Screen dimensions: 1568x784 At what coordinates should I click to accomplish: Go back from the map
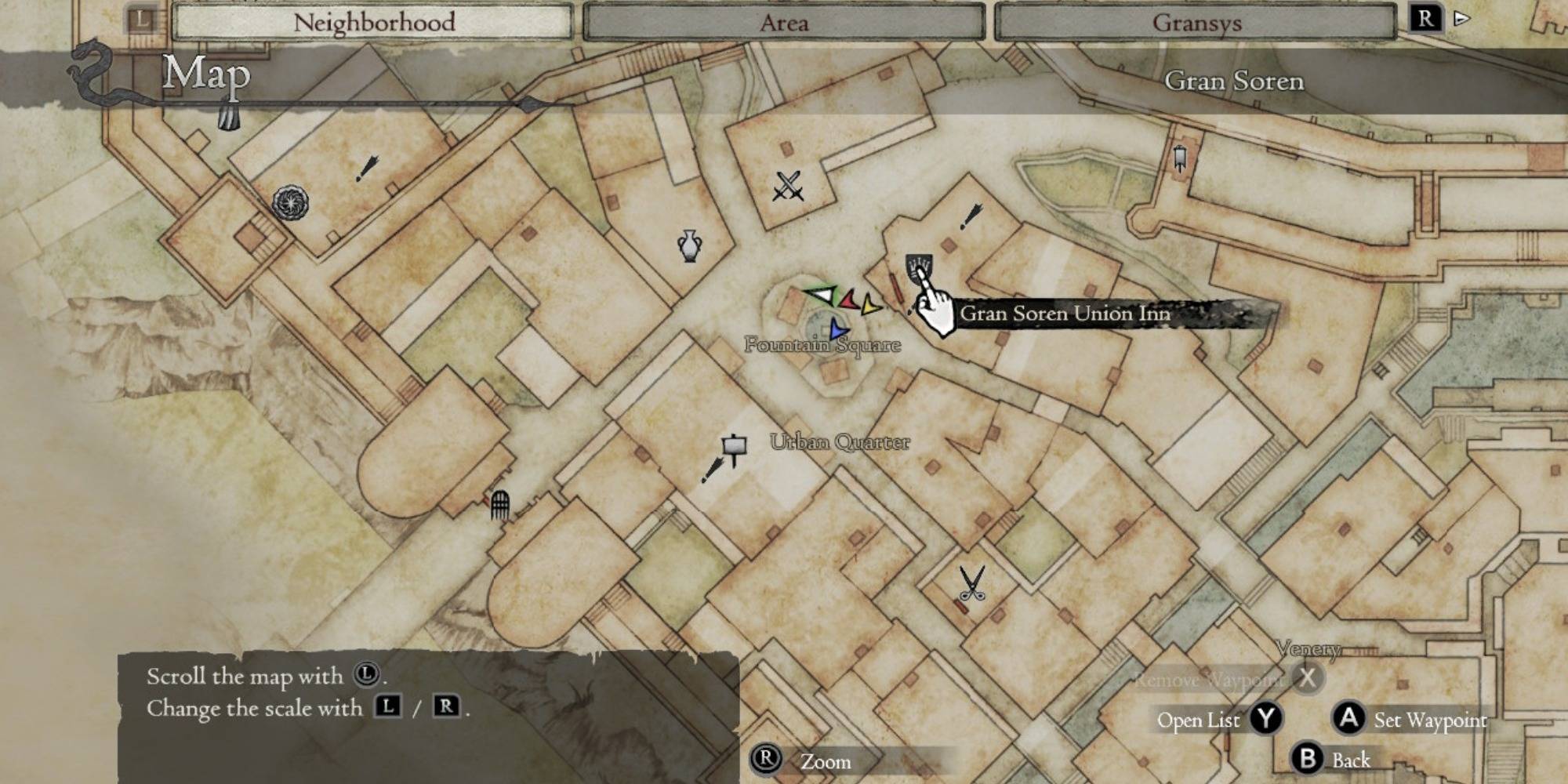tap(1332, 759)
